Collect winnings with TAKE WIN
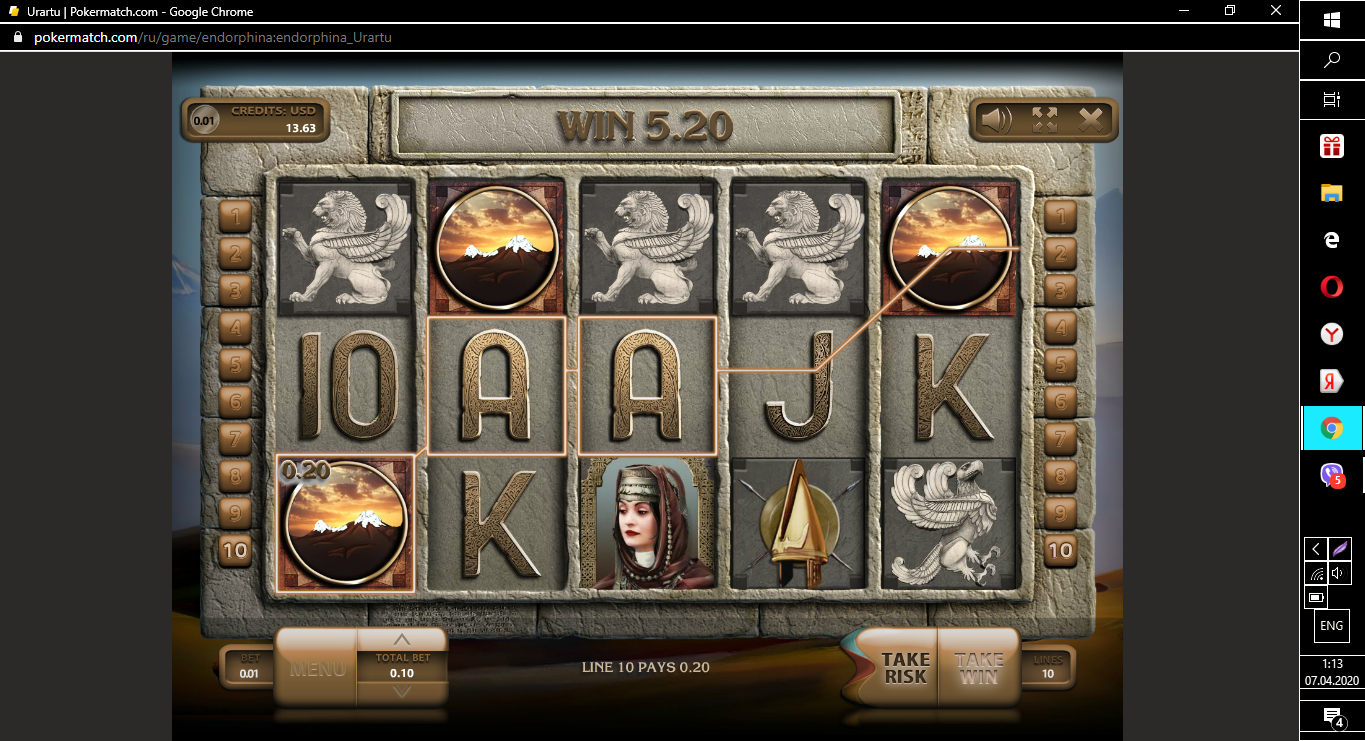 tap(978, 668)
